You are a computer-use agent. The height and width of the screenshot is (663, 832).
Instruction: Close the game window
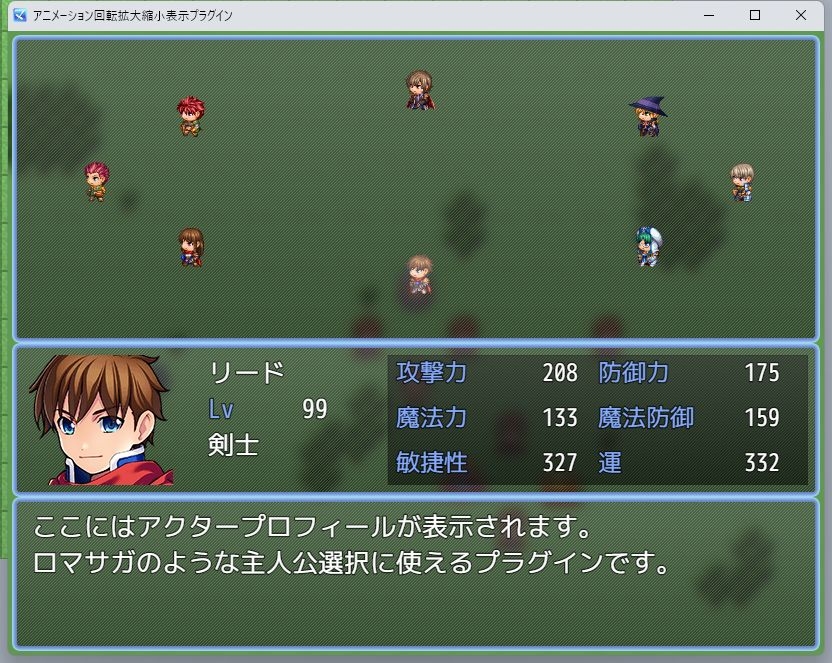click(x=801, y=15)
